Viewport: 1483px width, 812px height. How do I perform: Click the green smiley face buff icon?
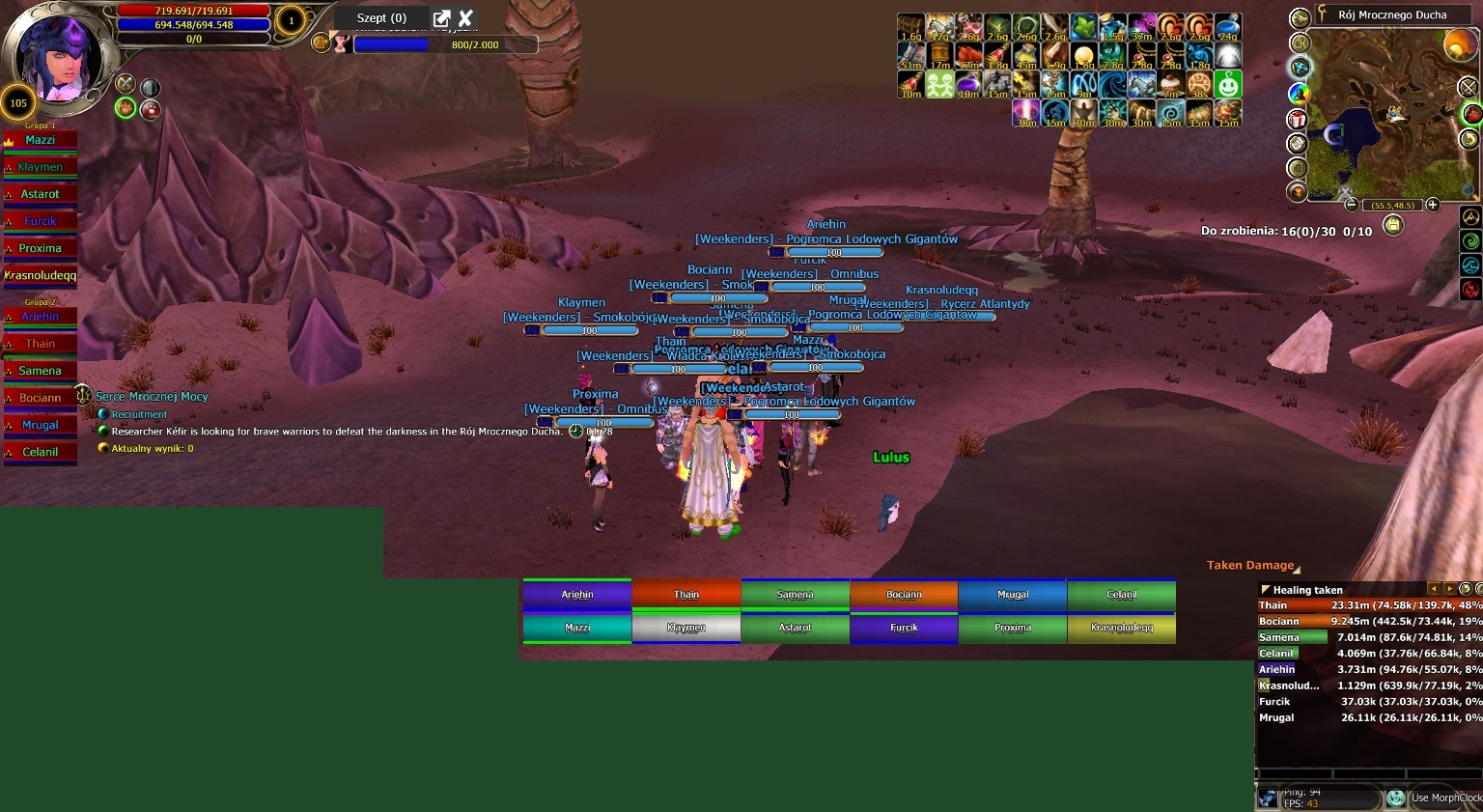click(1228, 85)
